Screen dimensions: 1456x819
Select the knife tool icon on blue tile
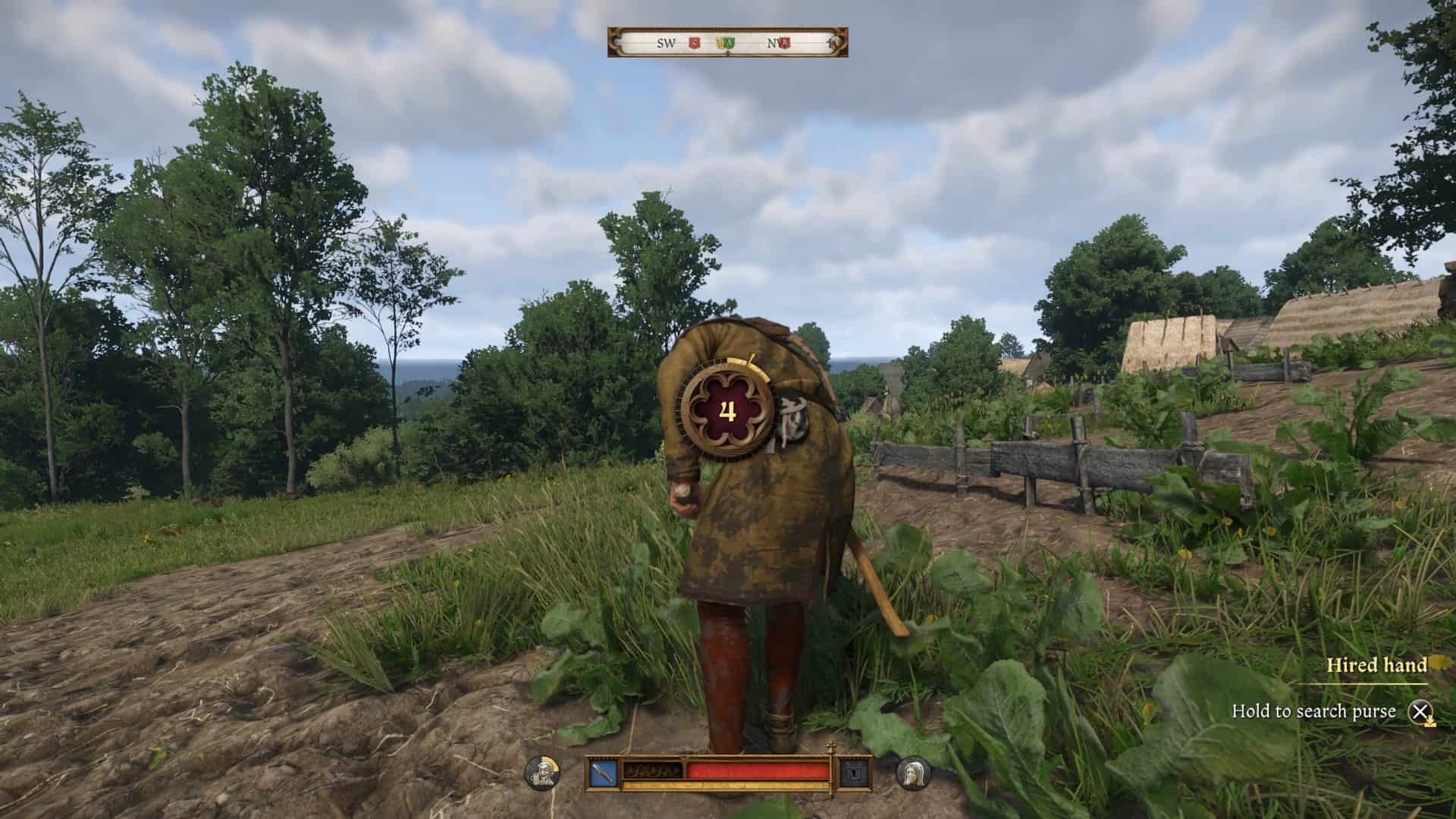coord(604,773)
